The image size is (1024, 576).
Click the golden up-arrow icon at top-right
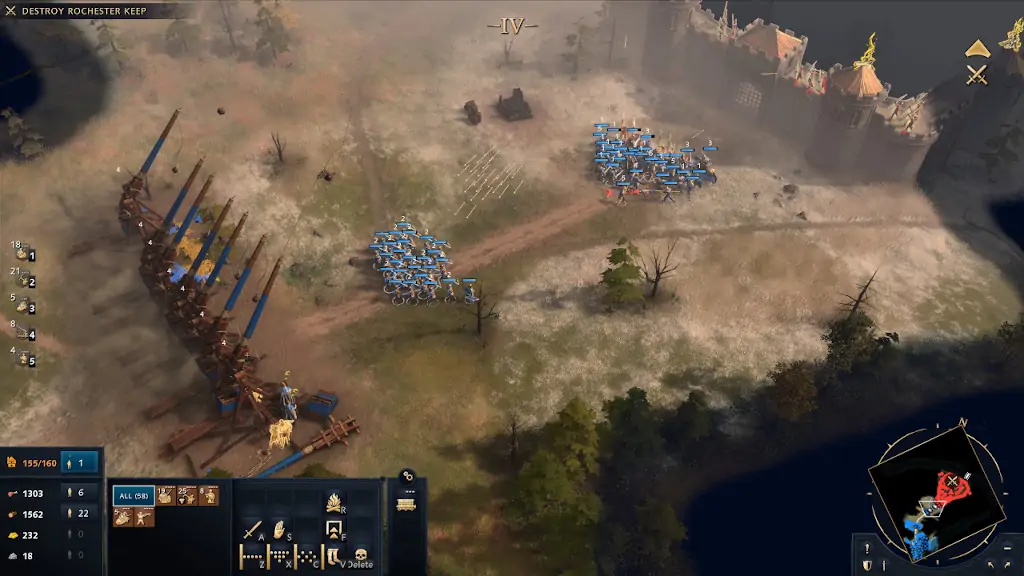coord(977,48)
